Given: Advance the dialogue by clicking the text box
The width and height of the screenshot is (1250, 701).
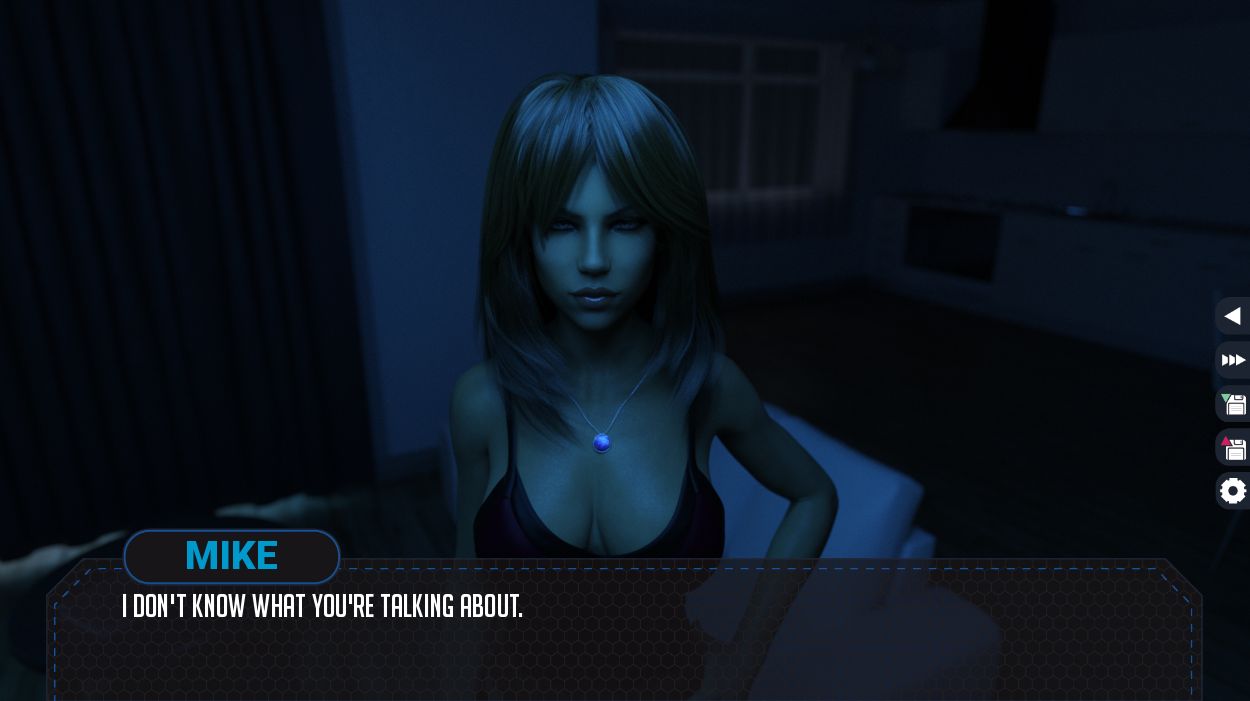Looking at the screenshot, I should click(x=622, y=640).
